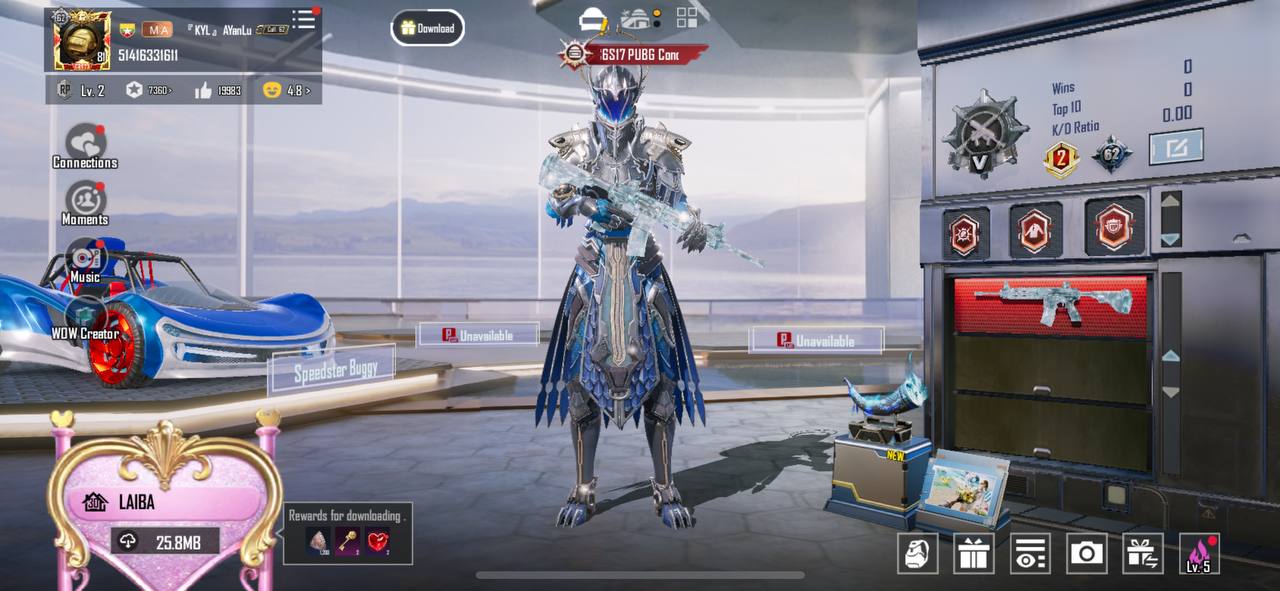Open the three-line list menu beside the name
This screenshot has height=591, width=1280.
point(303,20)
